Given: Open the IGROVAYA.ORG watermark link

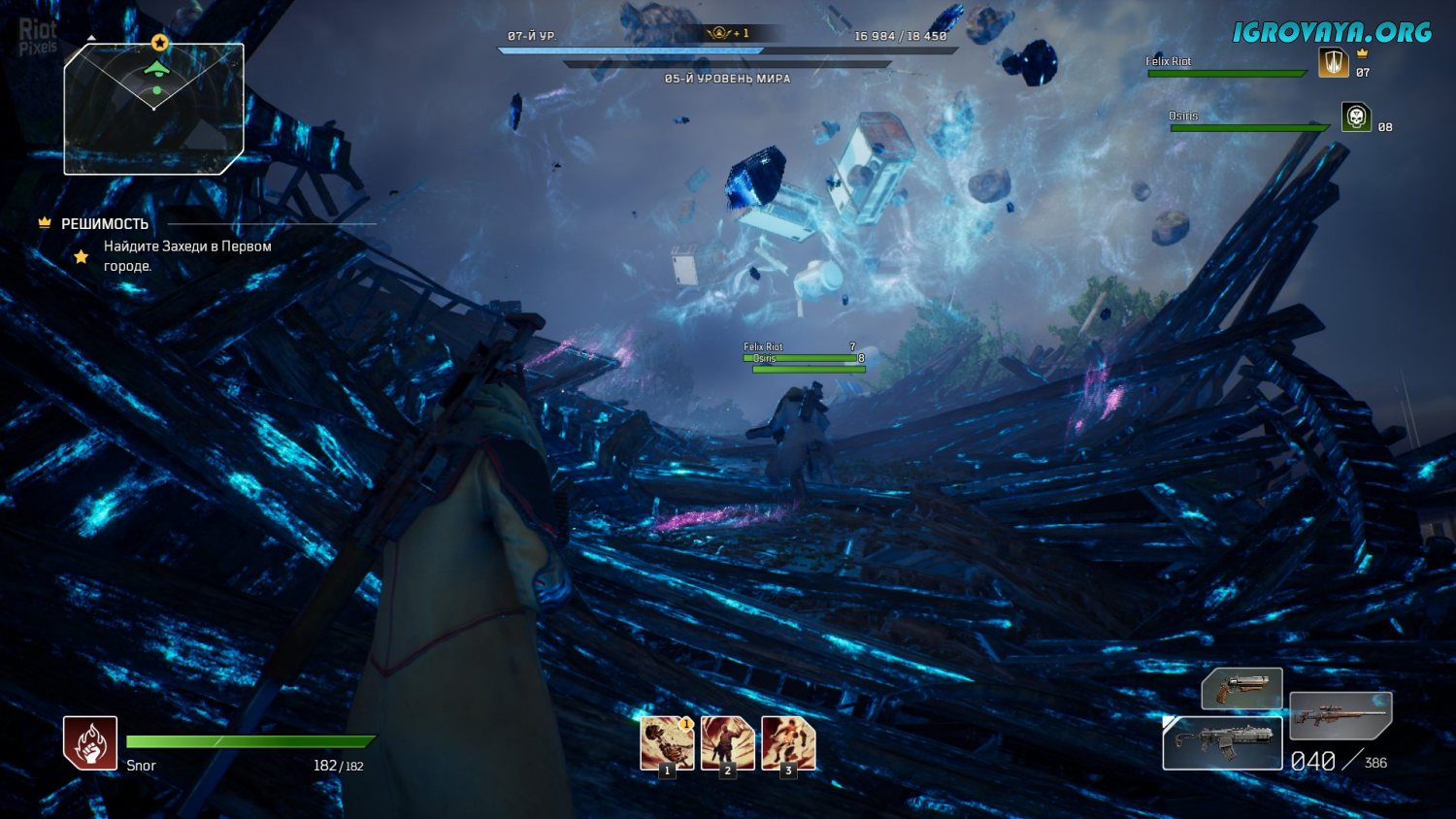Looking at the screenshot, I should (x=1332, y=32).
